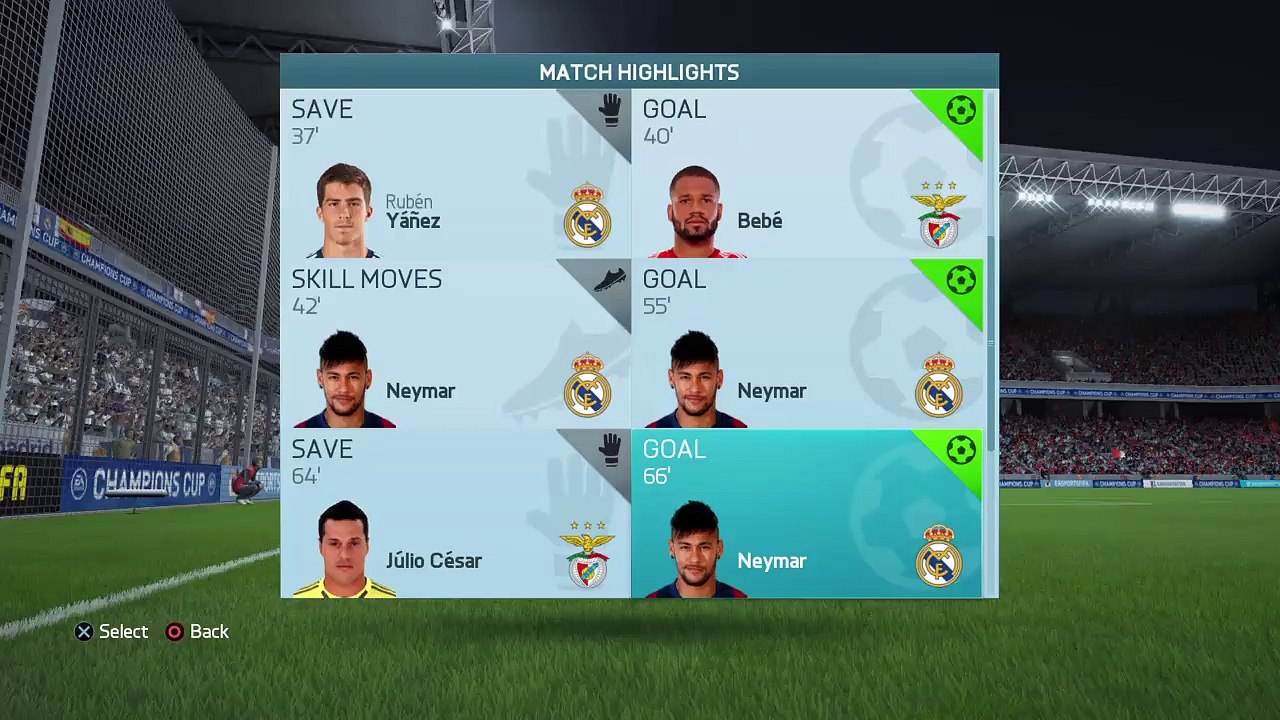Play Neymar goal highlight at 66'
Image resolution: width=1280 pixels, height=720 pixels.
tap(806, 514)
